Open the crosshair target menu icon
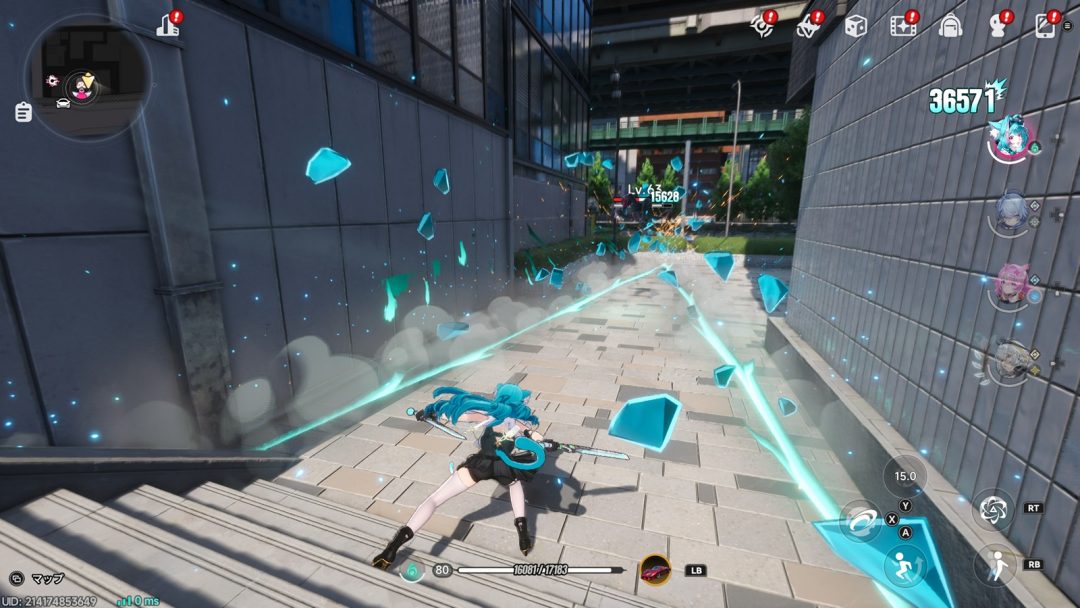1080x608 pixels. coord(762,26)
